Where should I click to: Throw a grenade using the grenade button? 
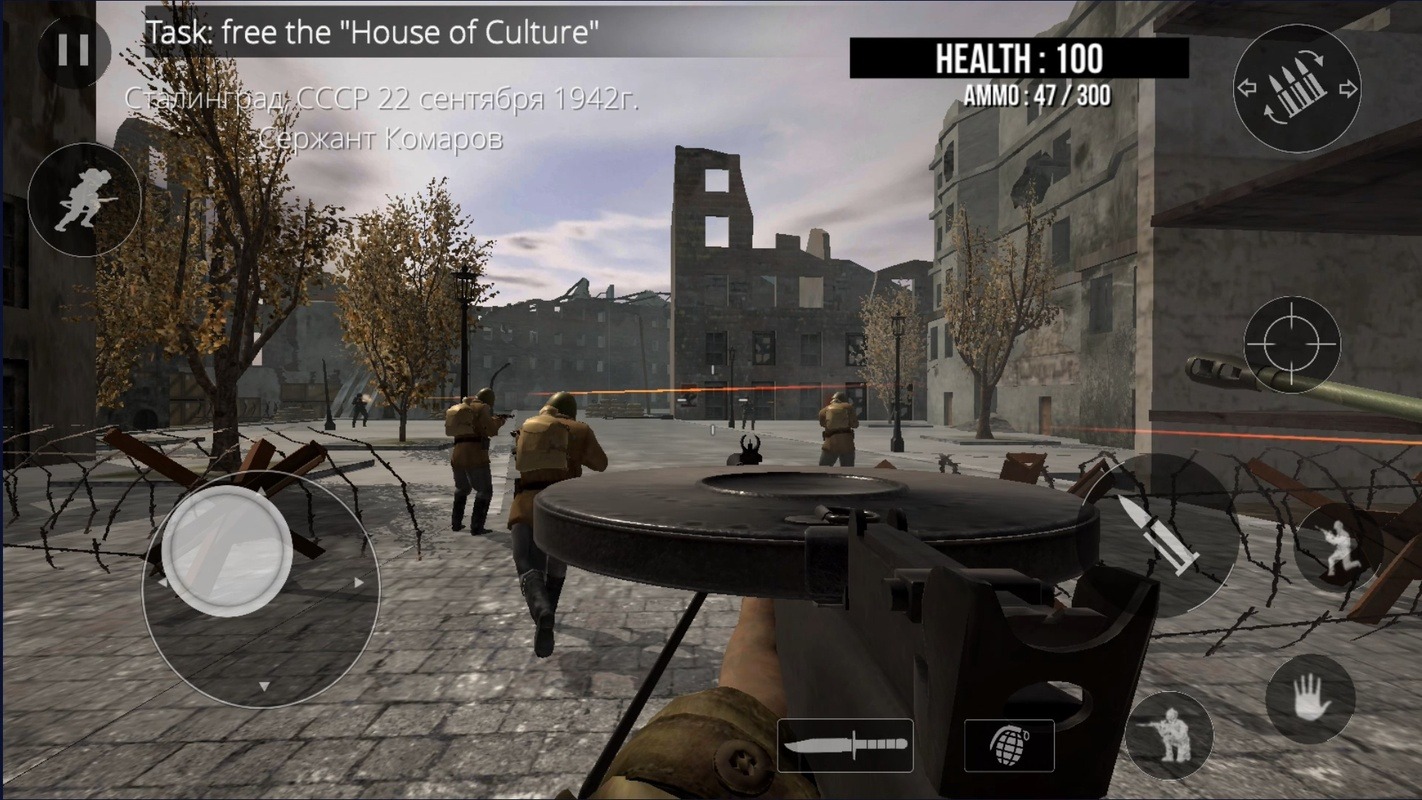1008,745
